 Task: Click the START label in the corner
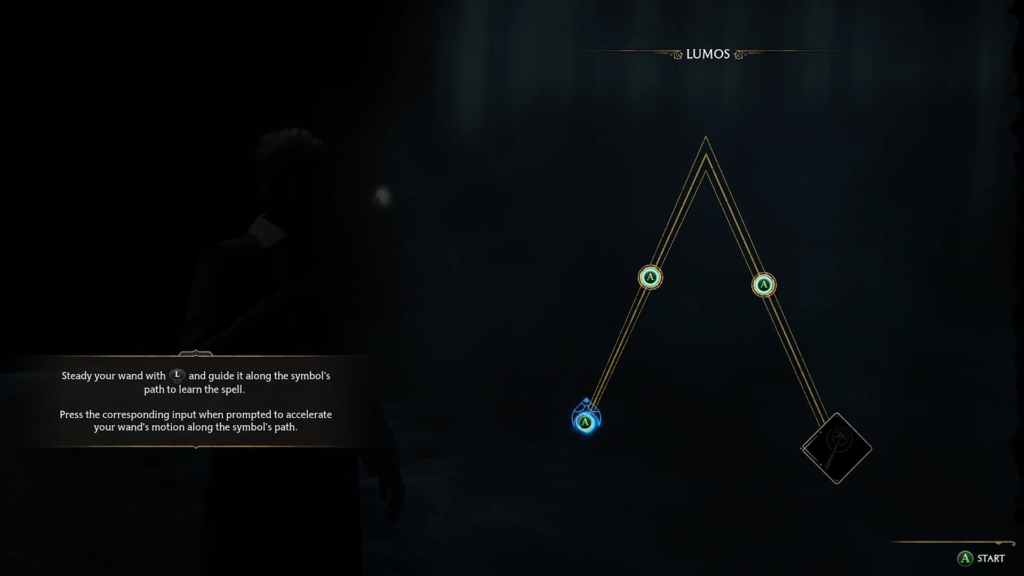click(x=990, y=558)
